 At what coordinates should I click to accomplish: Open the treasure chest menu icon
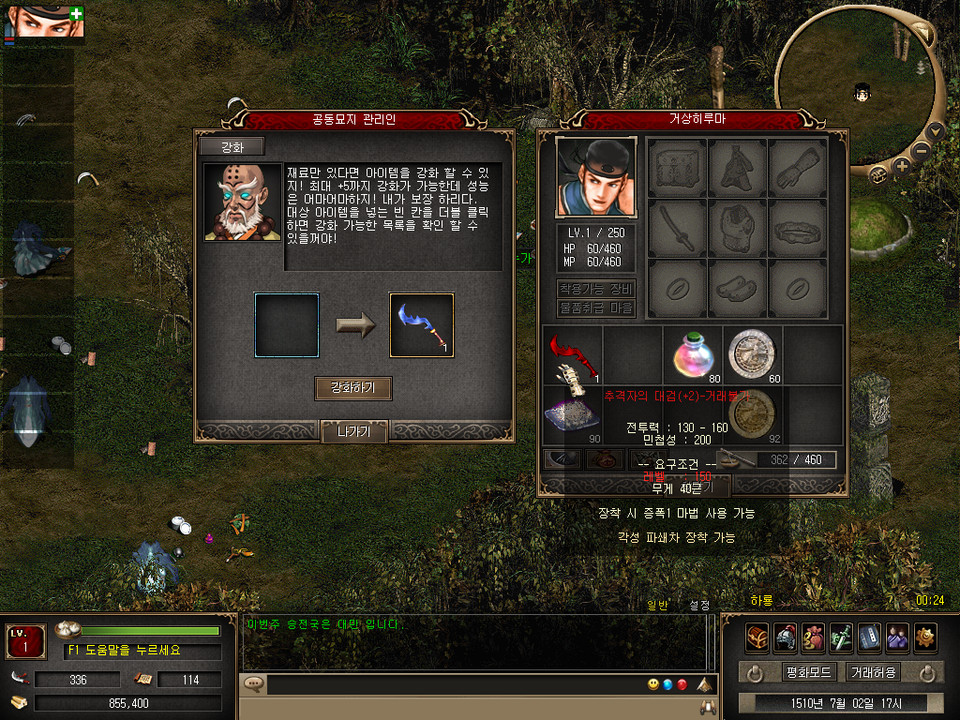pyautogui.click(x=757, y=636)
